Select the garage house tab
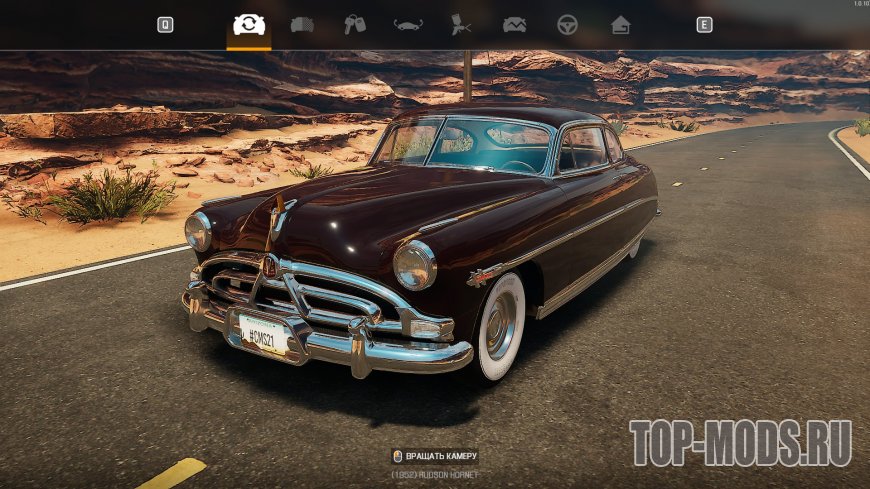Screen dimensions: 870x489 point(620,25)
